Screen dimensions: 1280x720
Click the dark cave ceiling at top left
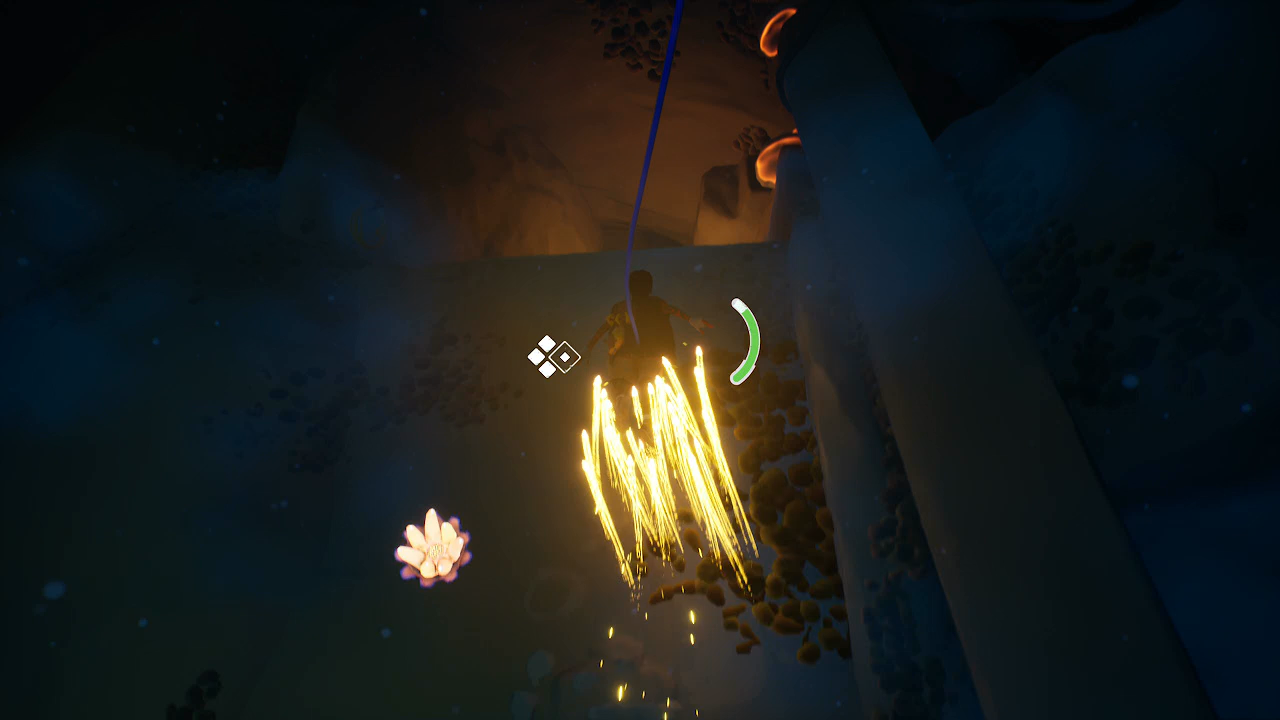tap(150, 60)
